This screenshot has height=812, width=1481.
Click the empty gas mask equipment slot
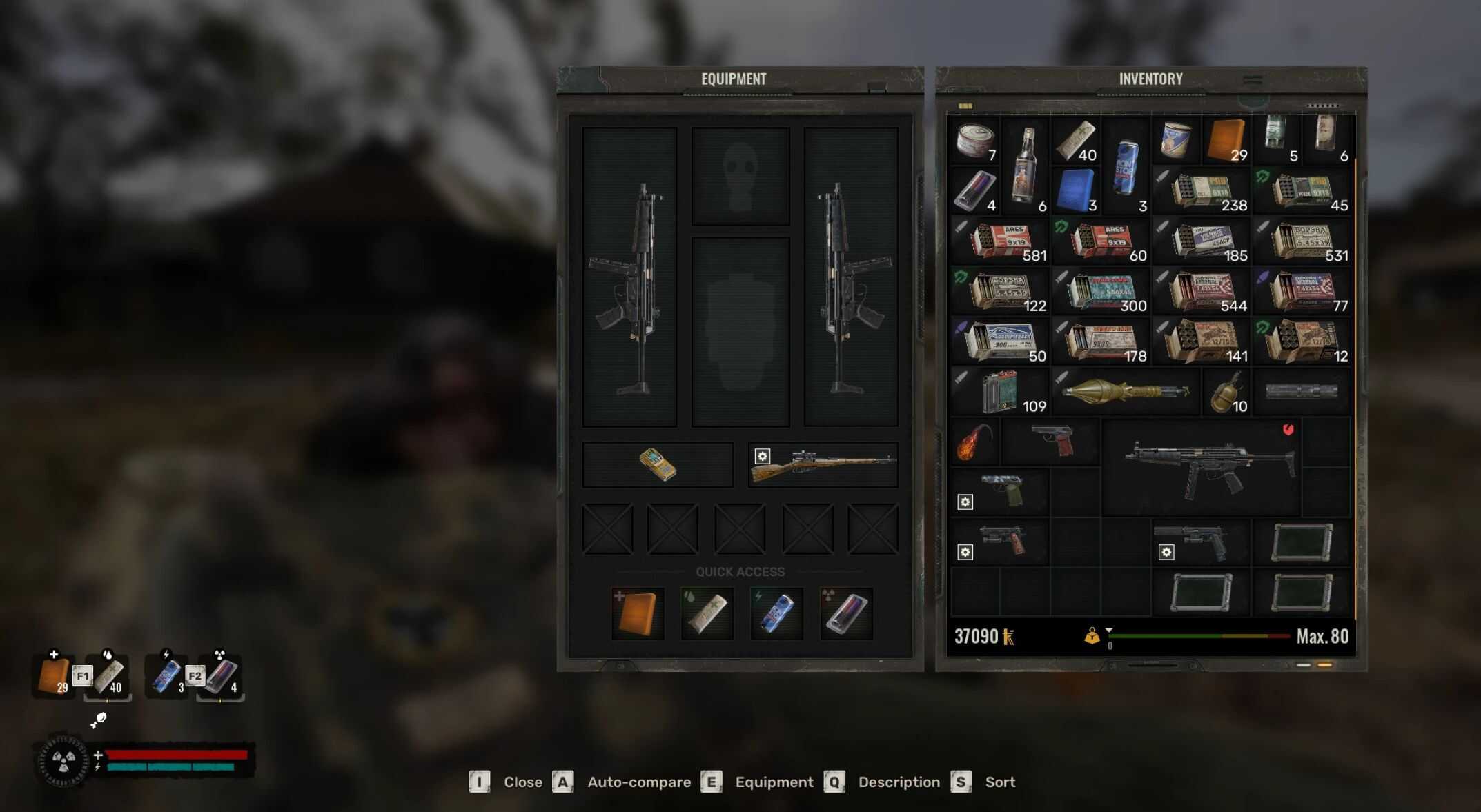click(x=742, y=175)
